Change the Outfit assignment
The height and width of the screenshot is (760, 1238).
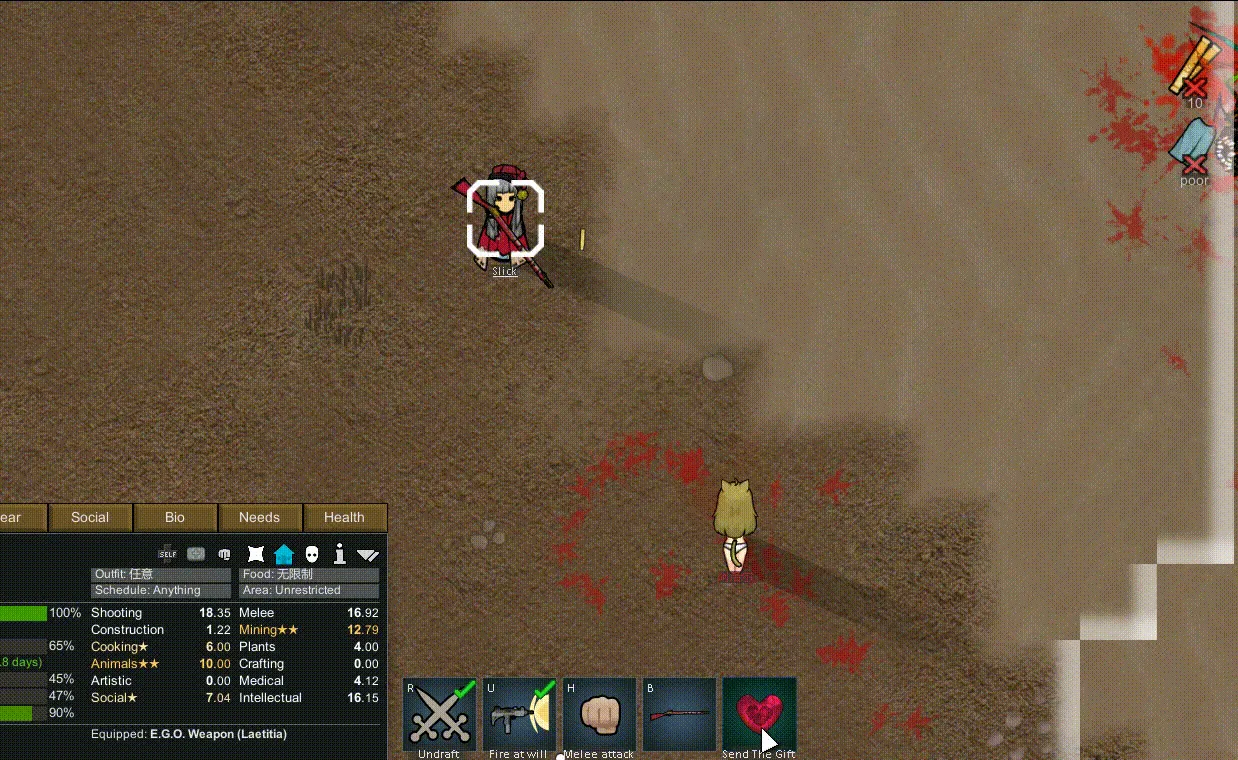[161, 575]
